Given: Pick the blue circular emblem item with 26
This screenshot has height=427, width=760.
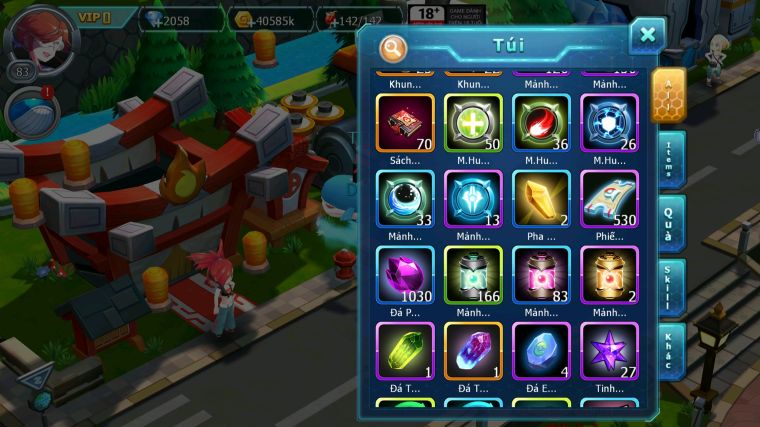Looking at the screenshot, I should click(x=609, y=123).
